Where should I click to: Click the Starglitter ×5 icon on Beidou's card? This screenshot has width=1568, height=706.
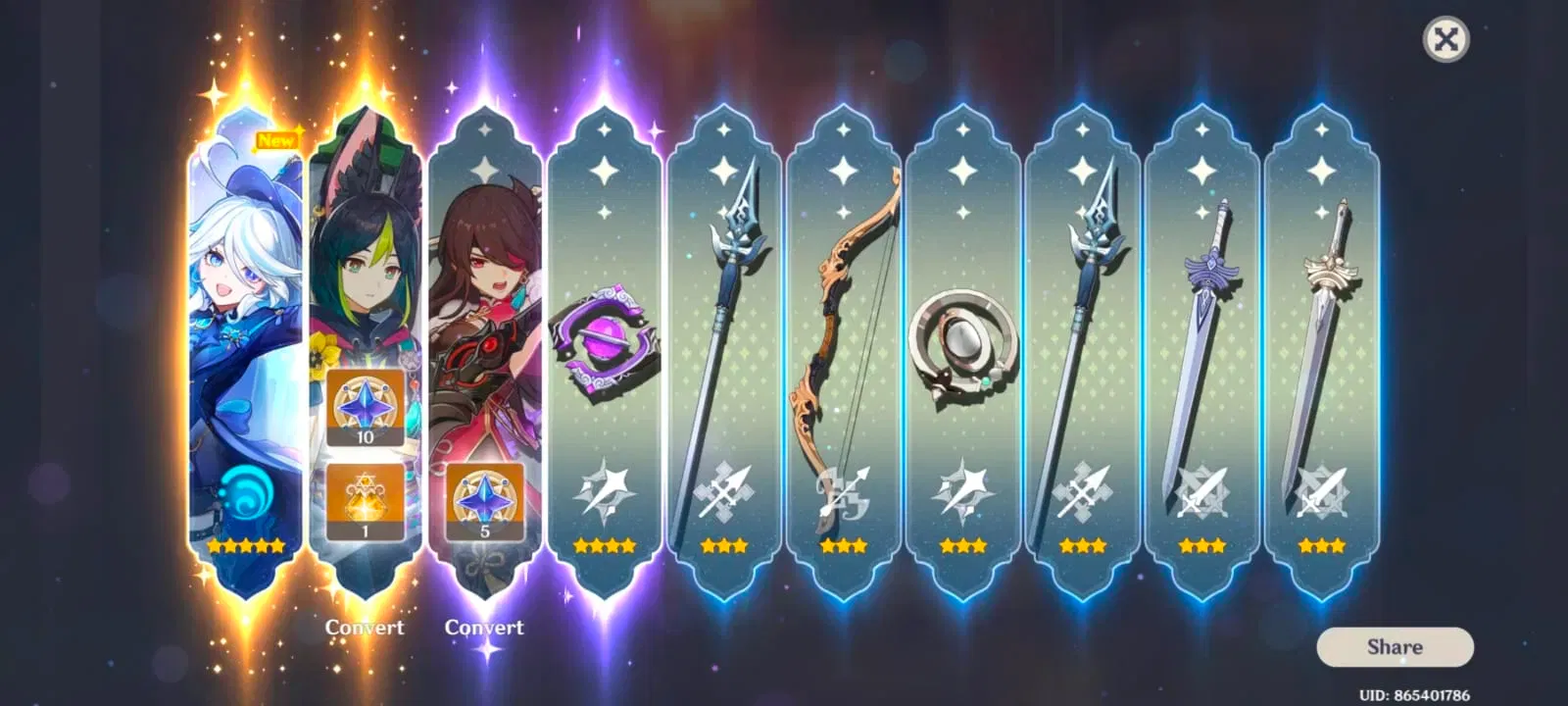coord(484,501)
